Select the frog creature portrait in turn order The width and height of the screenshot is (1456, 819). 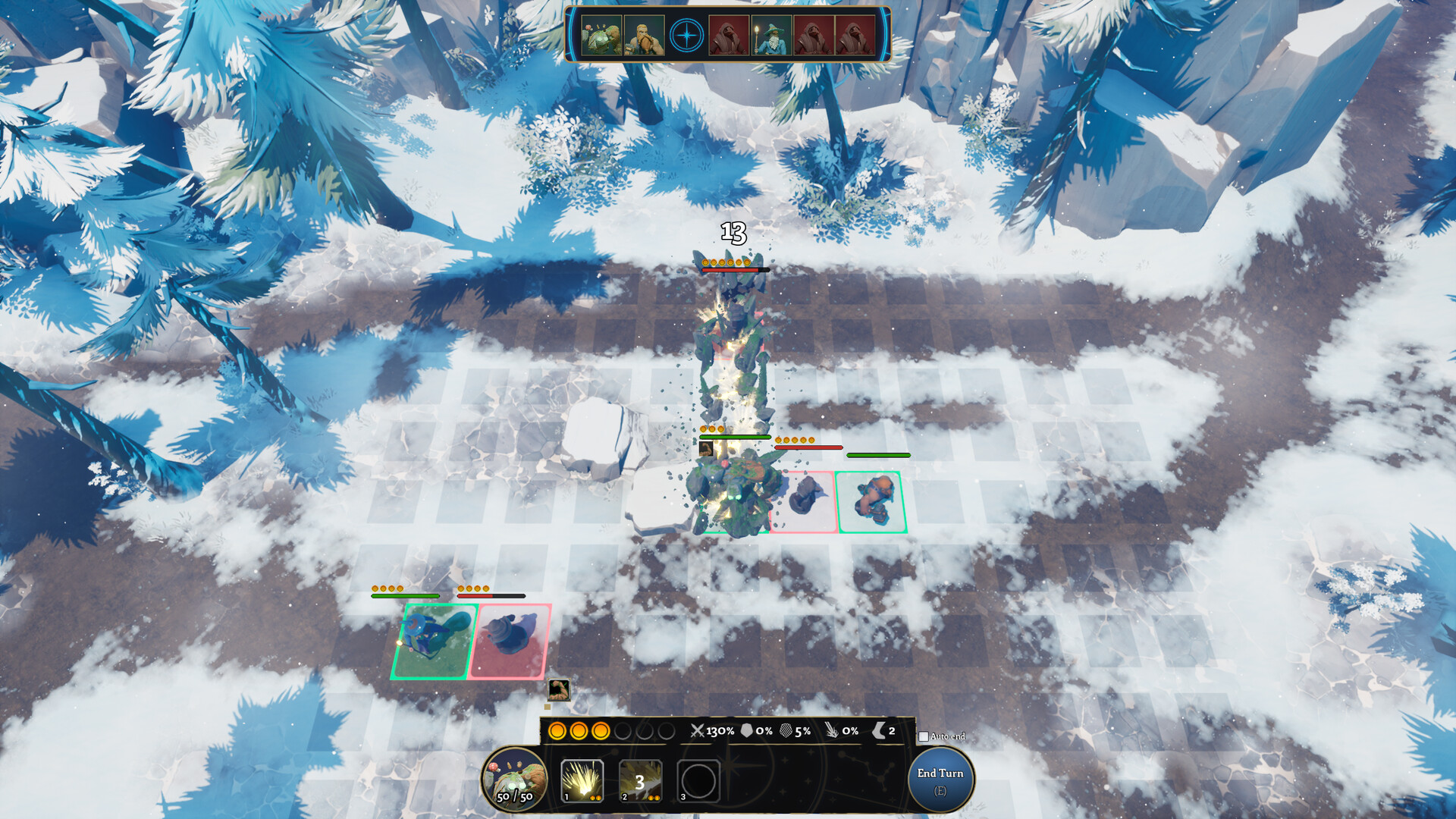(x=601, y=36)
